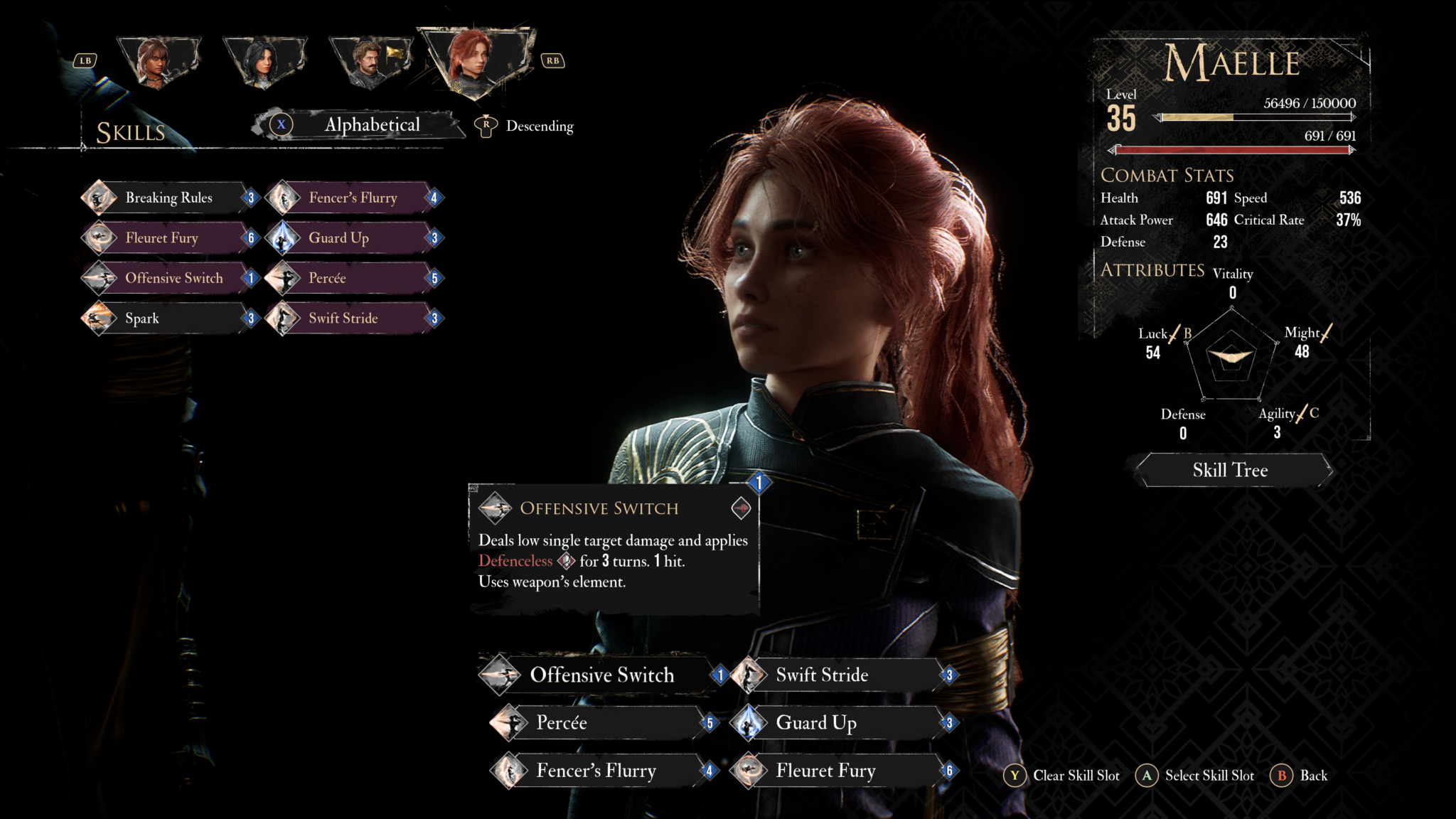Select the Percée skill icon

coord(284,278)
